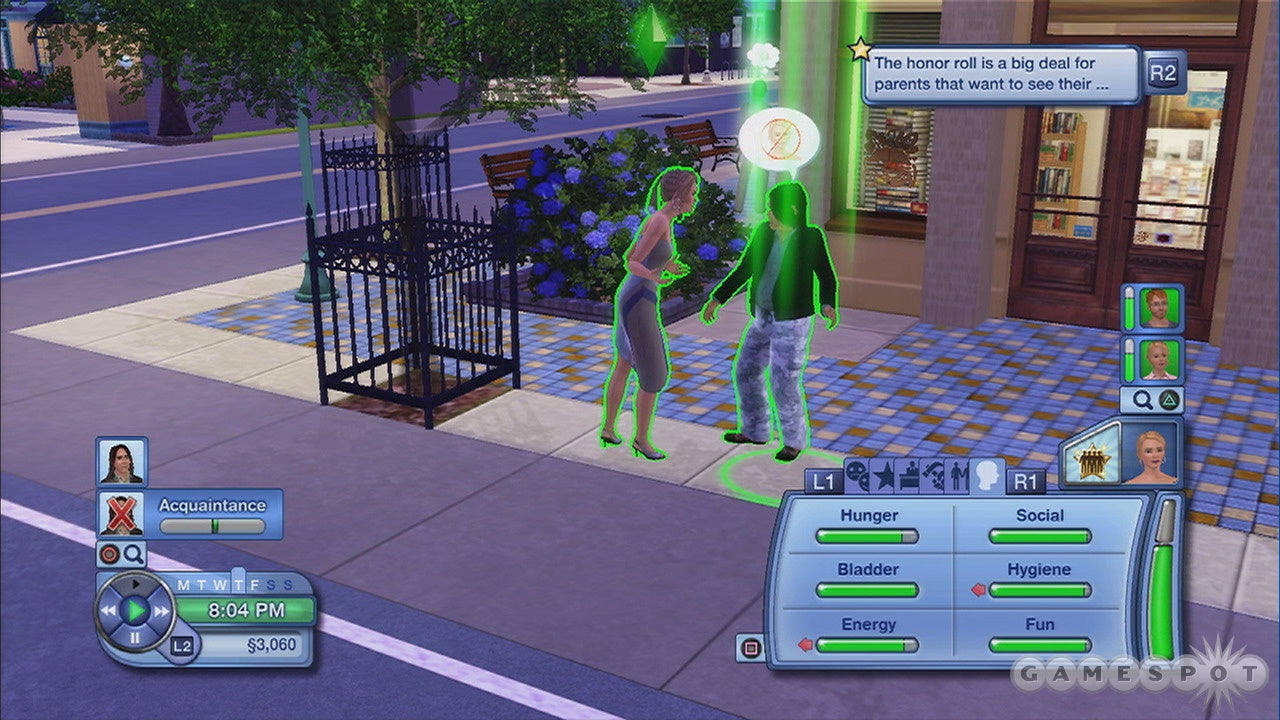Open the honor roll notification message
This screenshot has width=1280, height=720.
[x=1002, y=74]
